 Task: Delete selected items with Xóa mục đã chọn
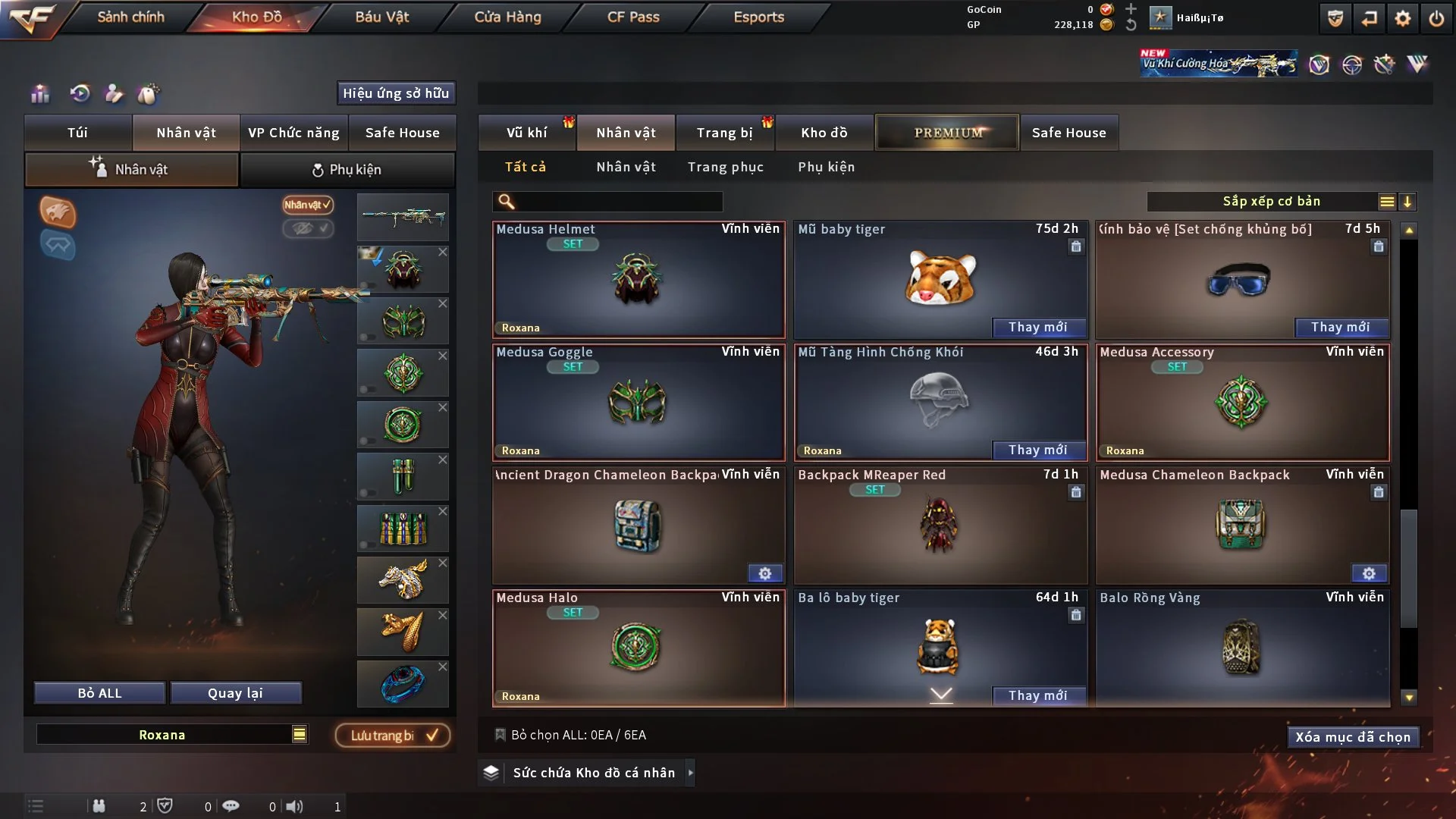pyautogui.click(x=1352, y=737)
